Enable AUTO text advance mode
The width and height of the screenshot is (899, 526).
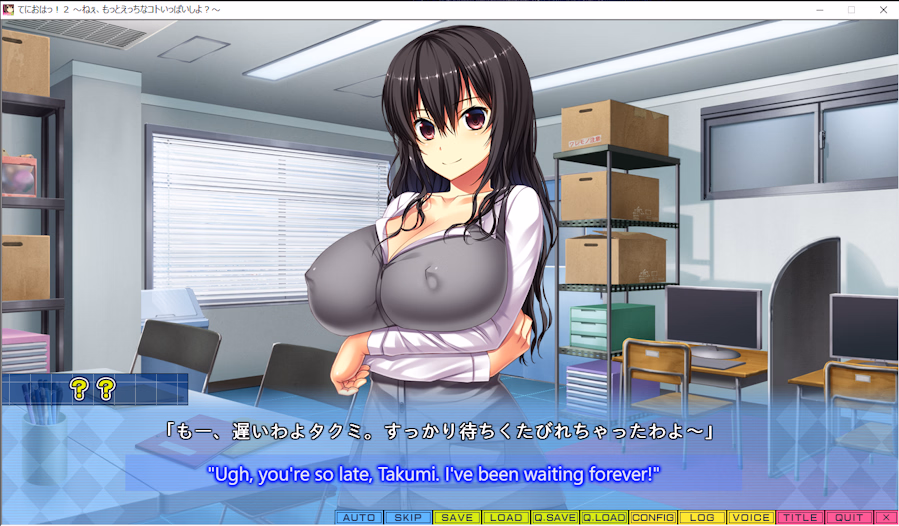coord(359,518)
